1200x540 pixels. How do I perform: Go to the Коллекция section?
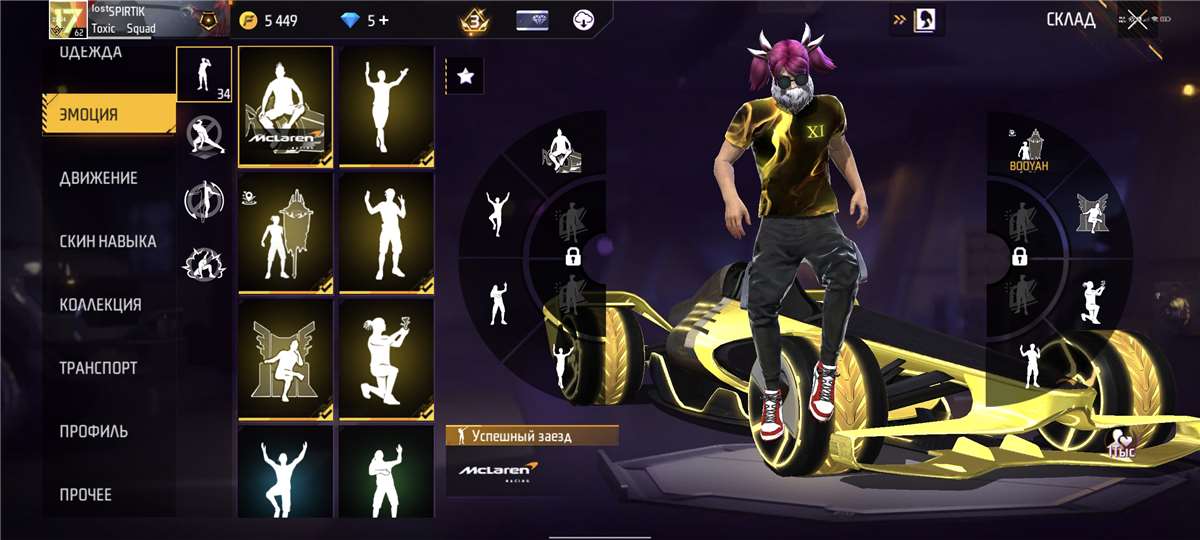(100, 304)
